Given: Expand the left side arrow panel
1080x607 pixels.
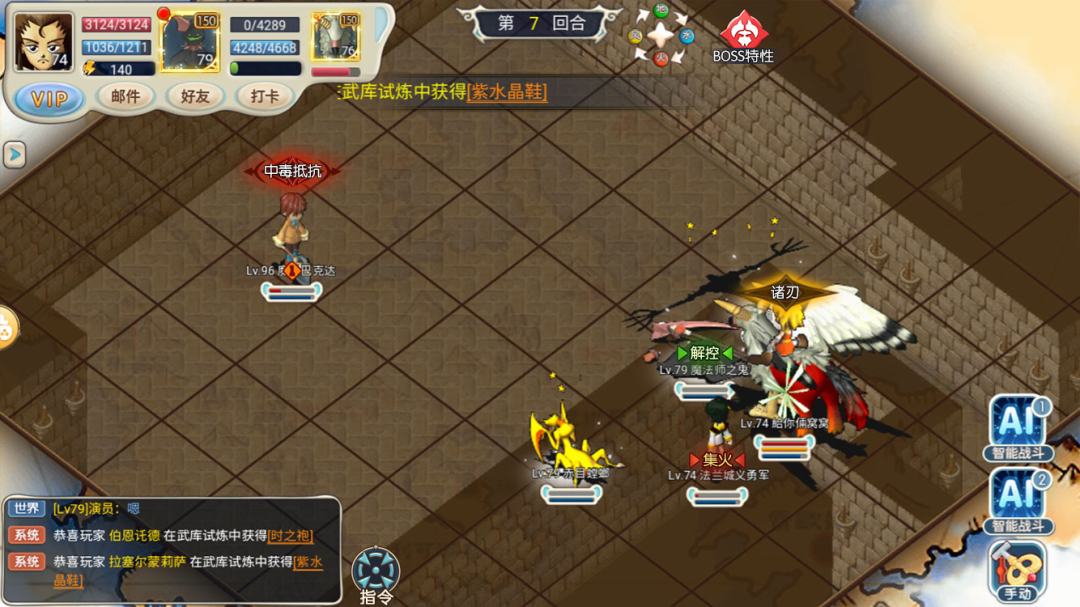Looking at the screenshot, I should coord(14,154).
